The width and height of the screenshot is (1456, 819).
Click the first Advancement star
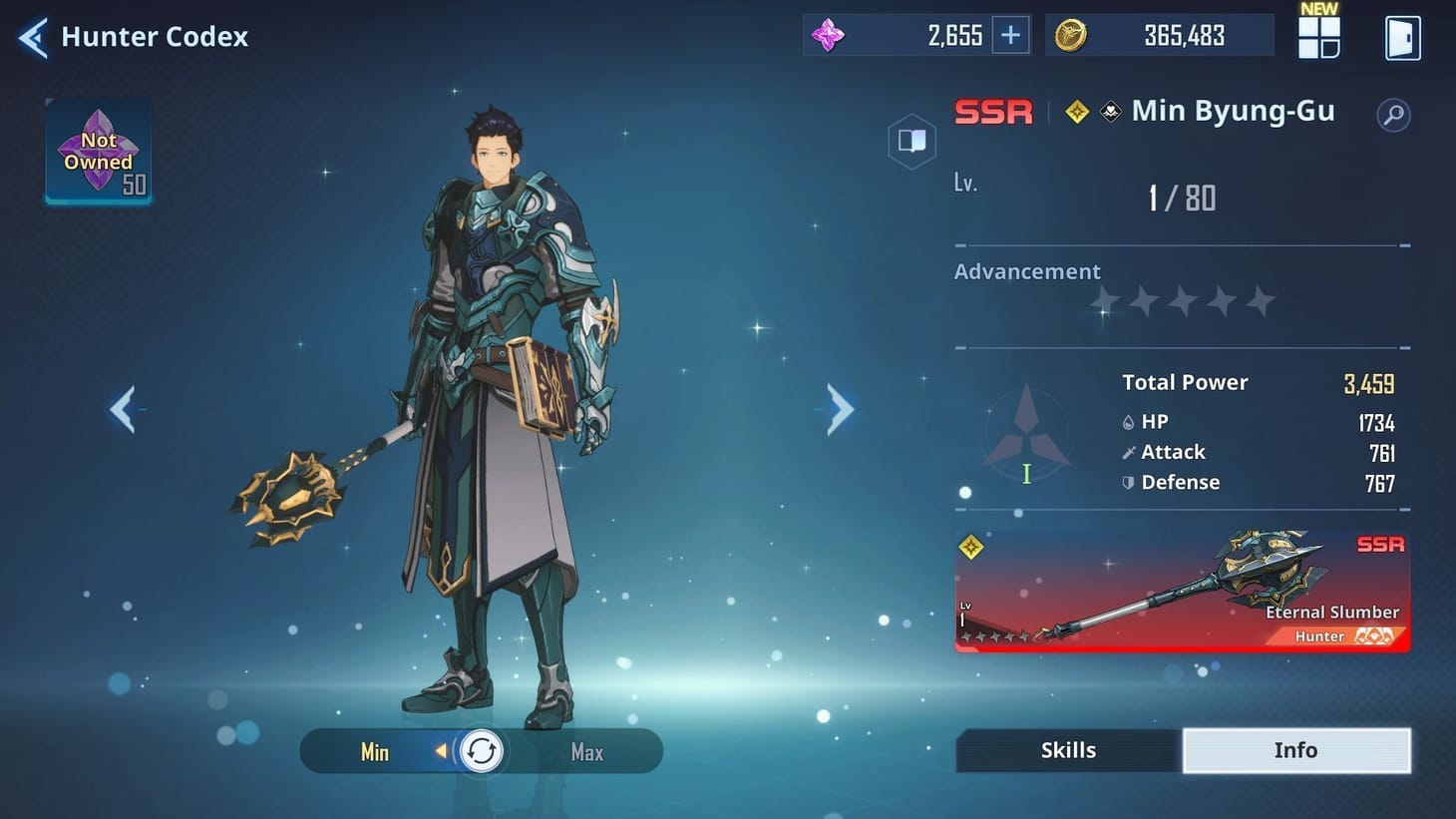[1105, 300]
